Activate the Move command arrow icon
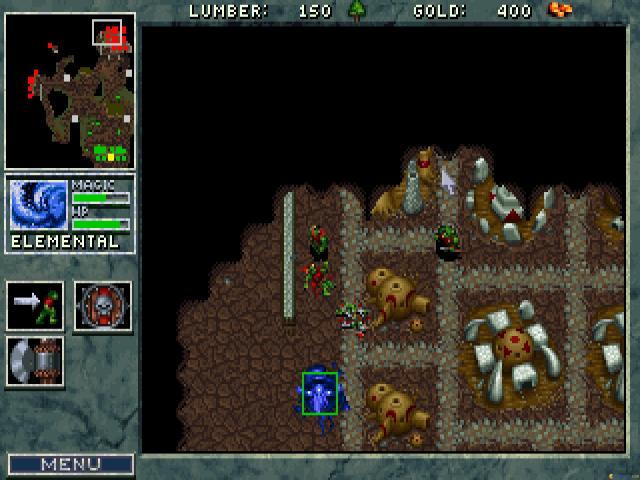 [35, 305]
